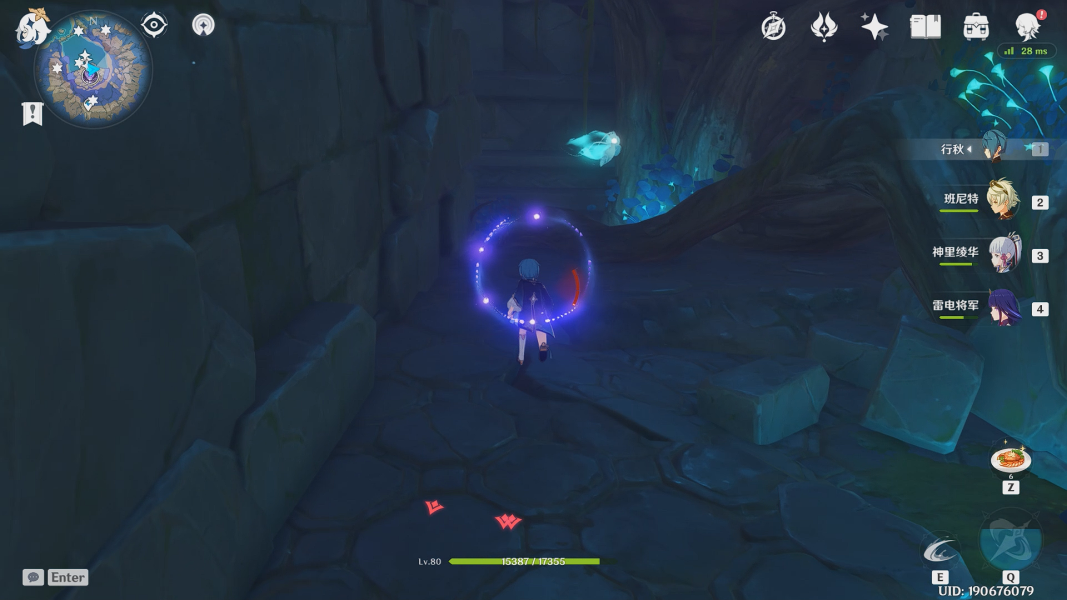
Task: Activate the elemental skill icon
Action: [x=939, y=550]
